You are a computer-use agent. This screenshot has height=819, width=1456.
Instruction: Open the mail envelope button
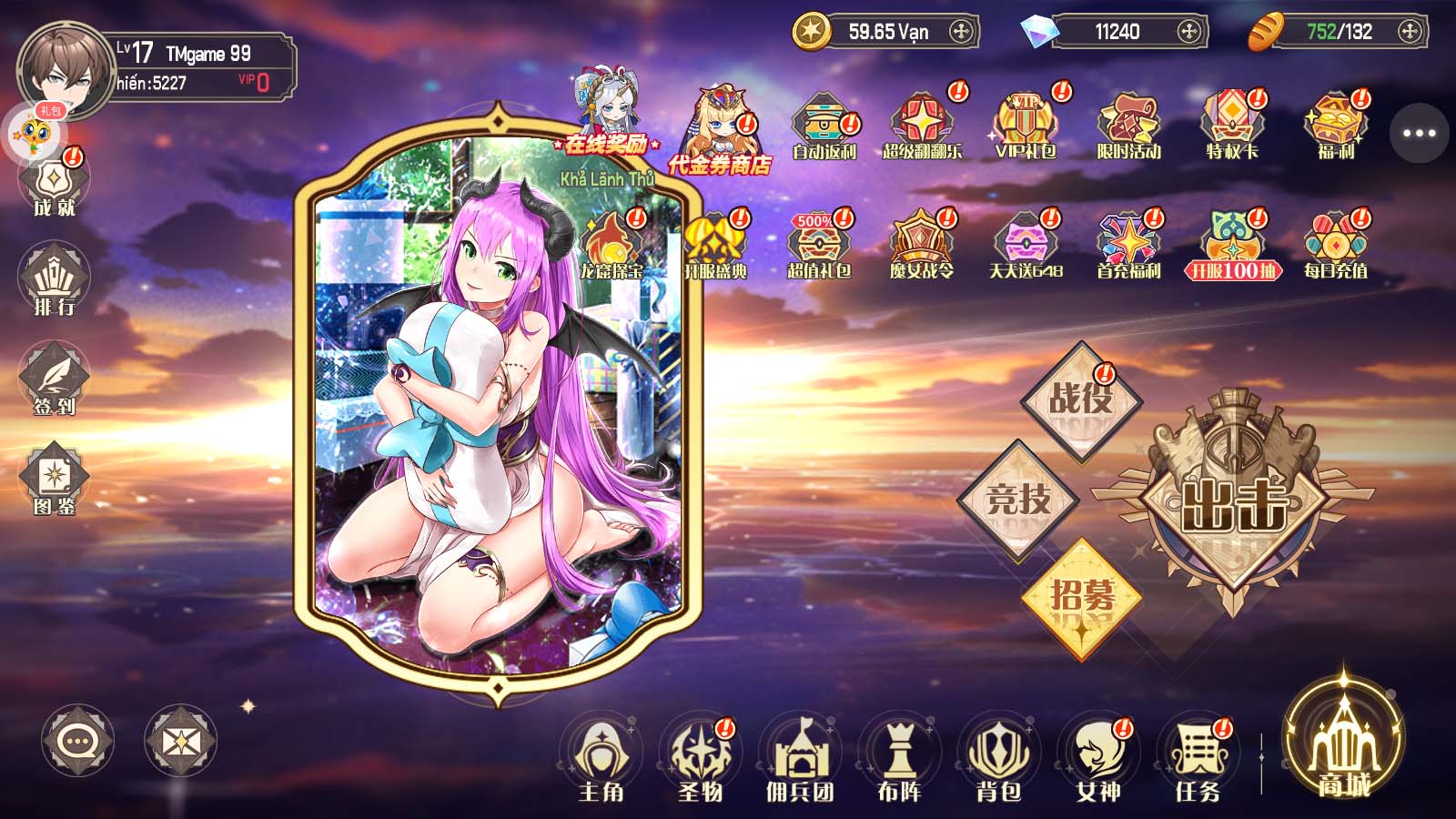click(180, 742)
